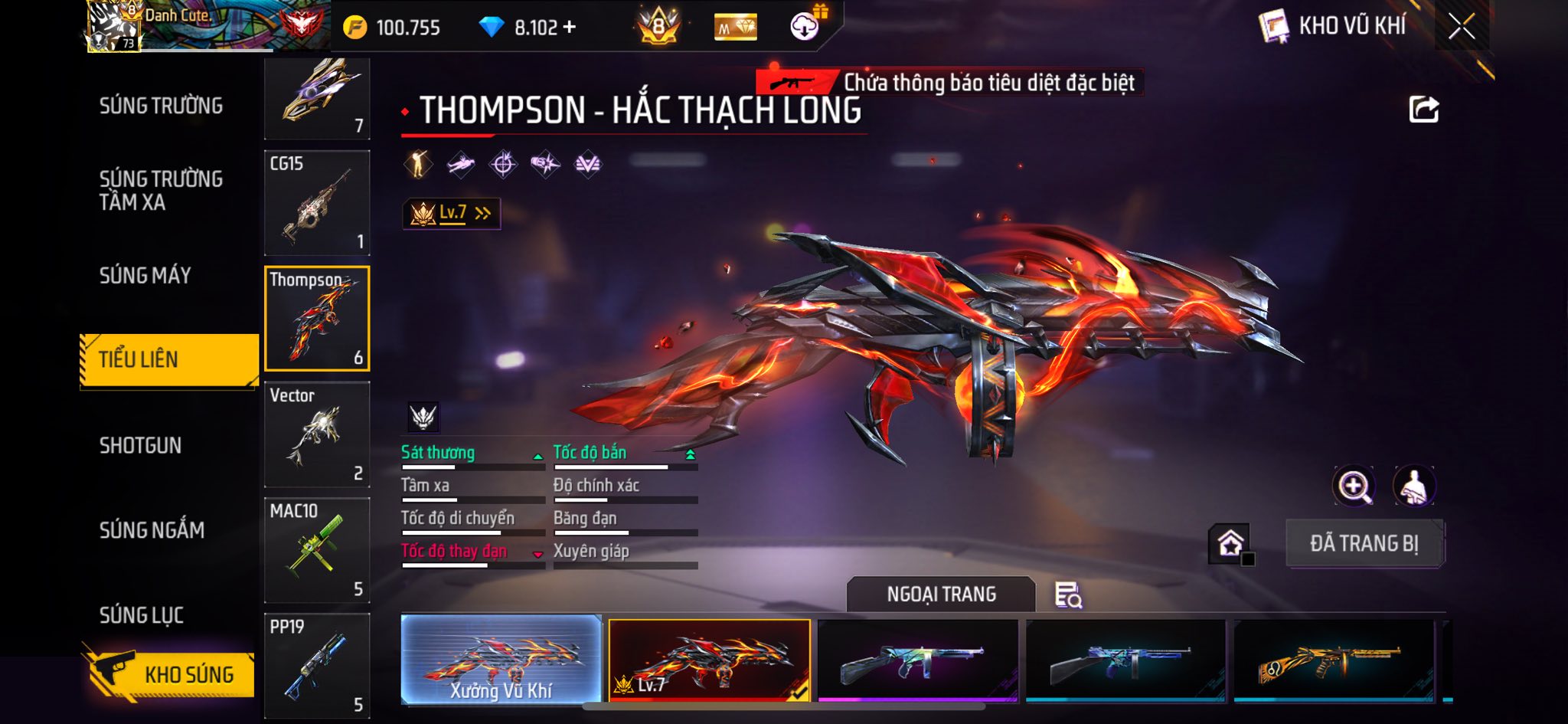
Task: Close the weapon armory screen
Action: click(x=1461, y=28)
